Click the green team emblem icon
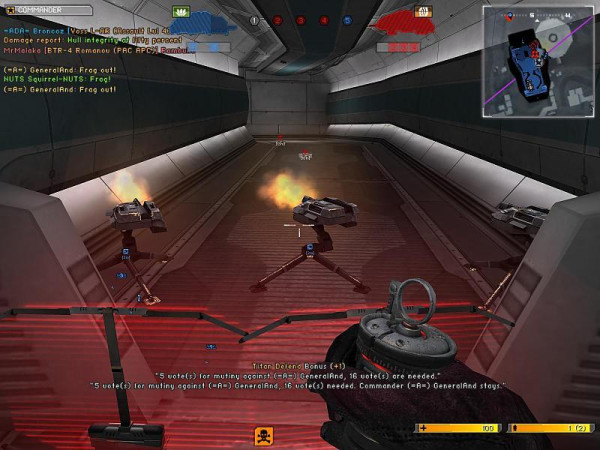 pyautogui.click(x=183, y=11)
